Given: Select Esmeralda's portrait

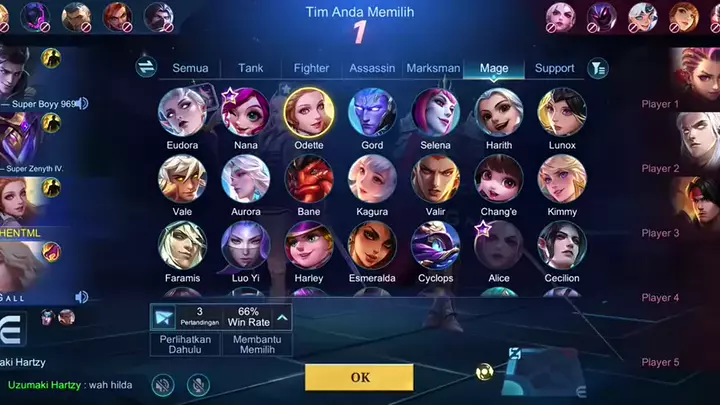Looking at the screenshot, I should (x=372, y=245).
